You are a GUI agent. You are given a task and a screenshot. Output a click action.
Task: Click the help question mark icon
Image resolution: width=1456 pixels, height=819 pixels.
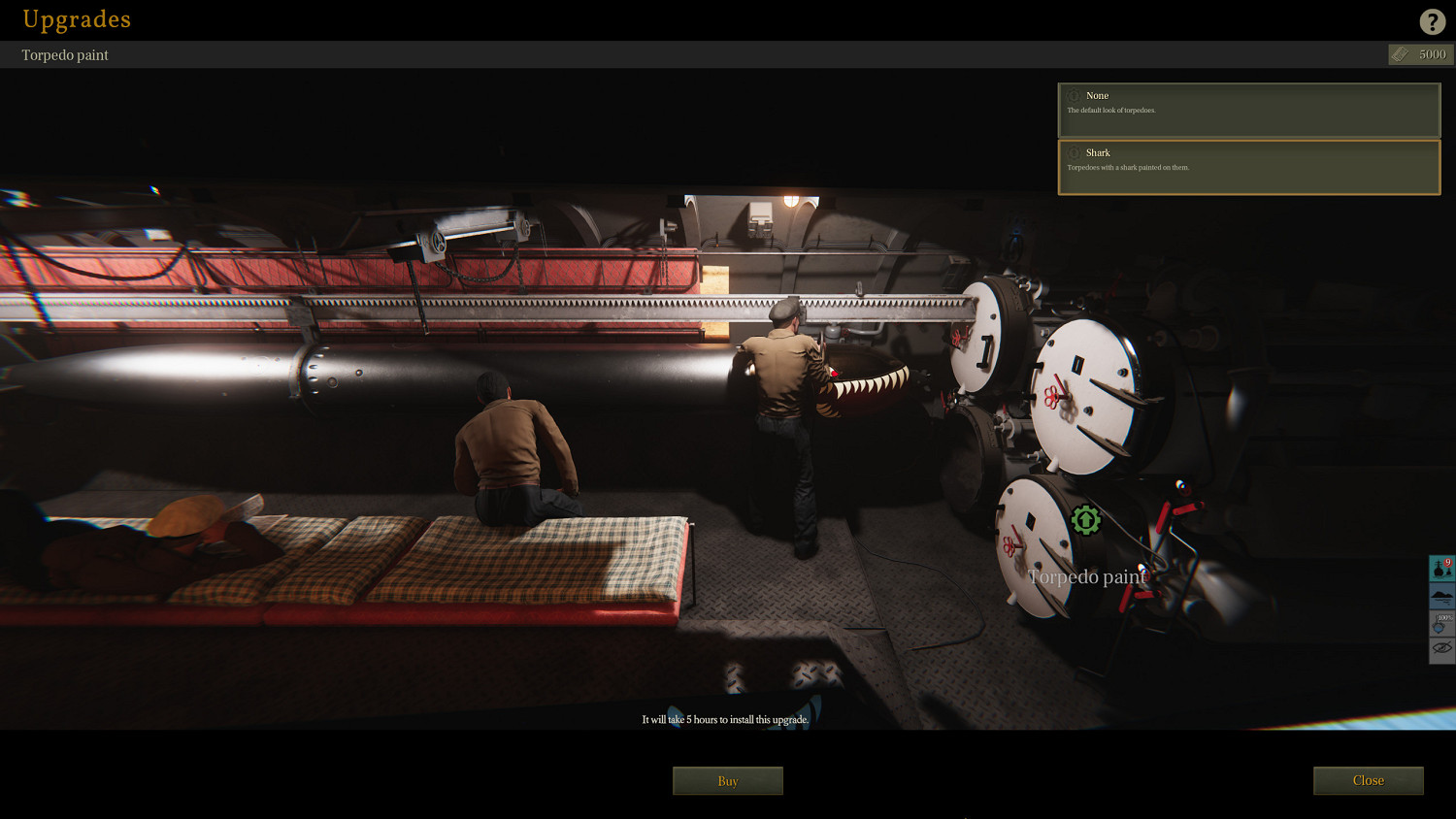click(1433, 20)
